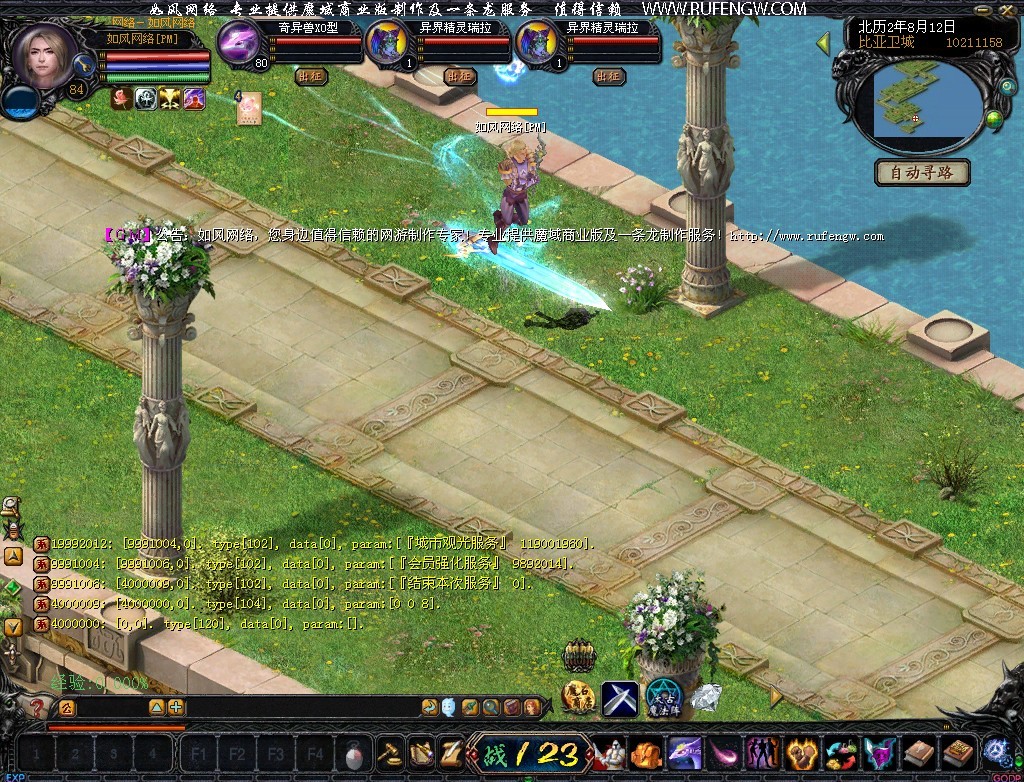Open the green globe world map button

[994, 120]
